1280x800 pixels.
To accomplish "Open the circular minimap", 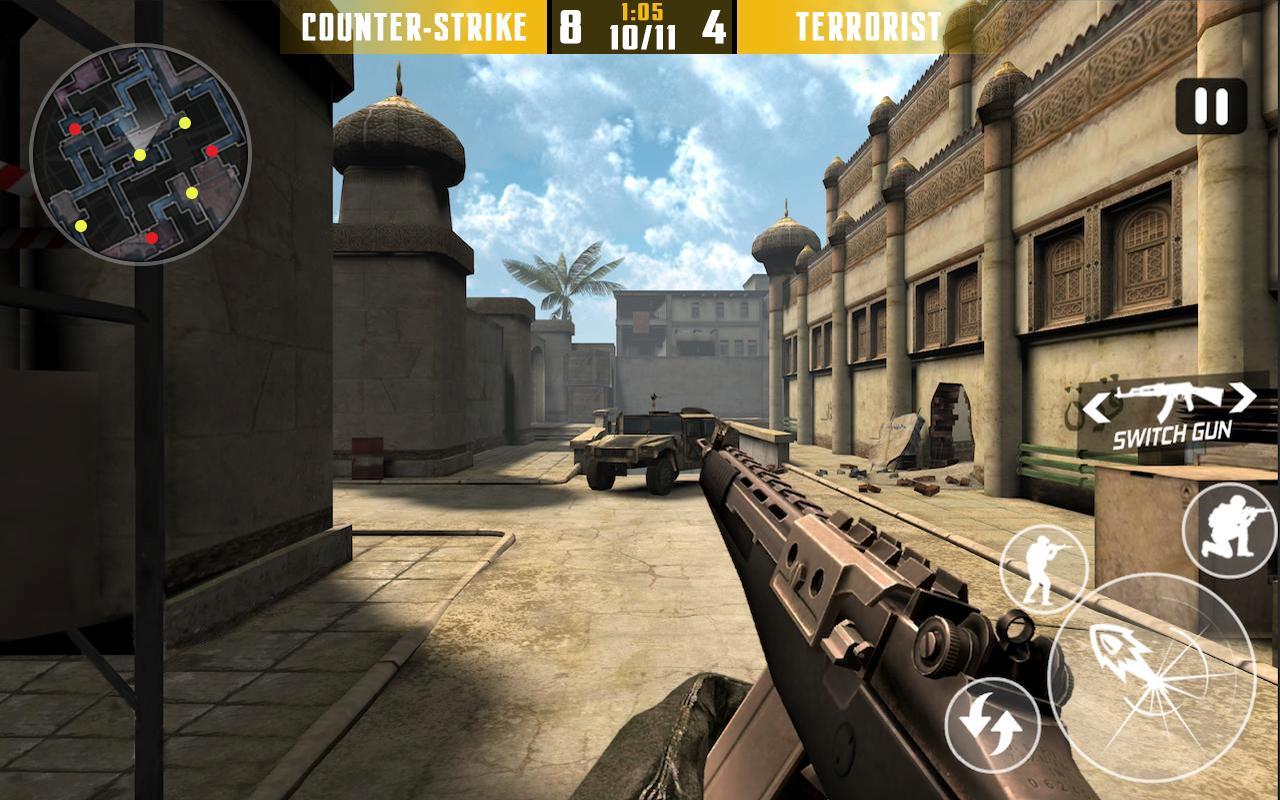I will (140, 155).
